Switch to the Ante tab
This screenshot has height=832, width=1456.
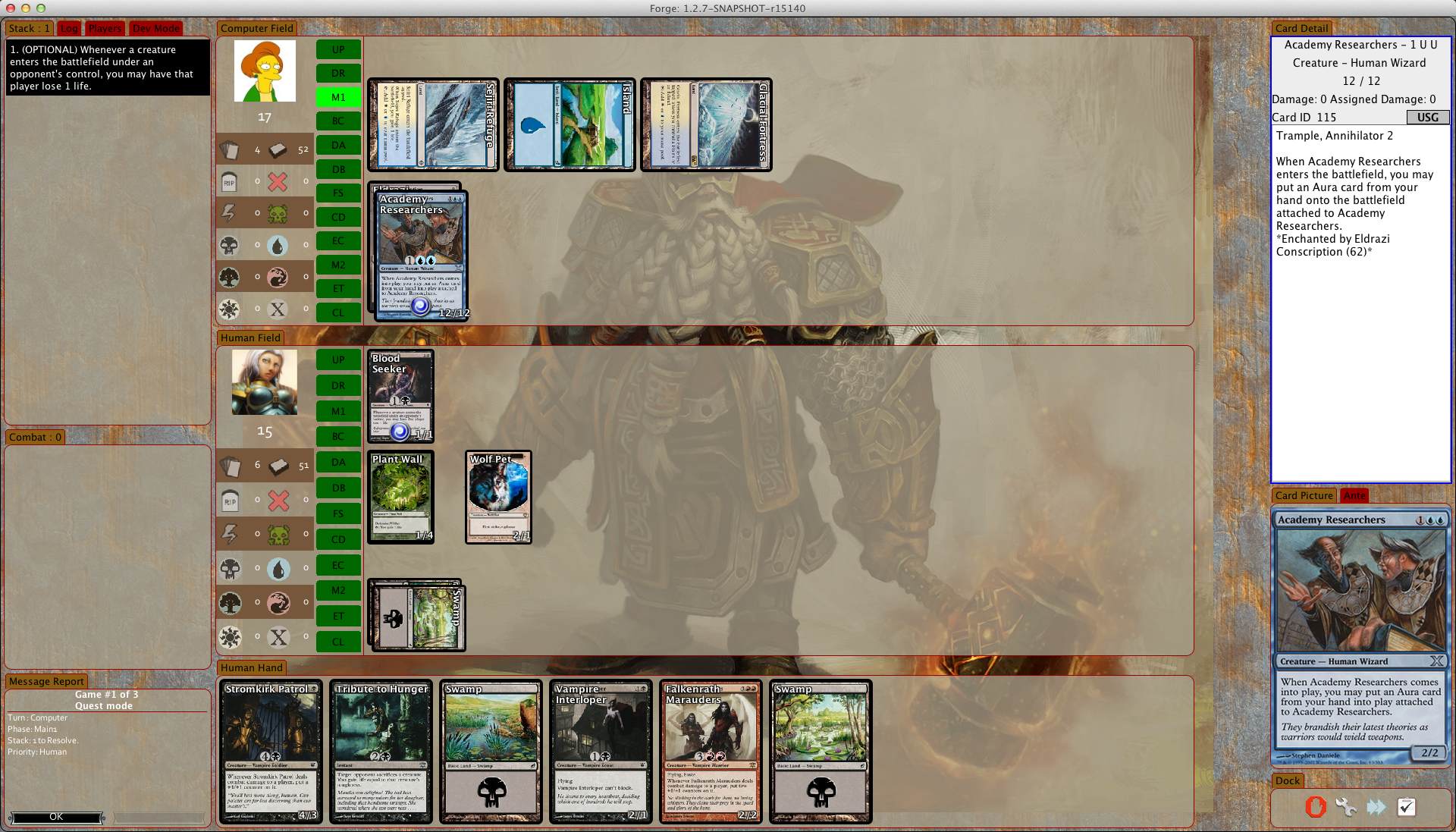[1354, 495]
